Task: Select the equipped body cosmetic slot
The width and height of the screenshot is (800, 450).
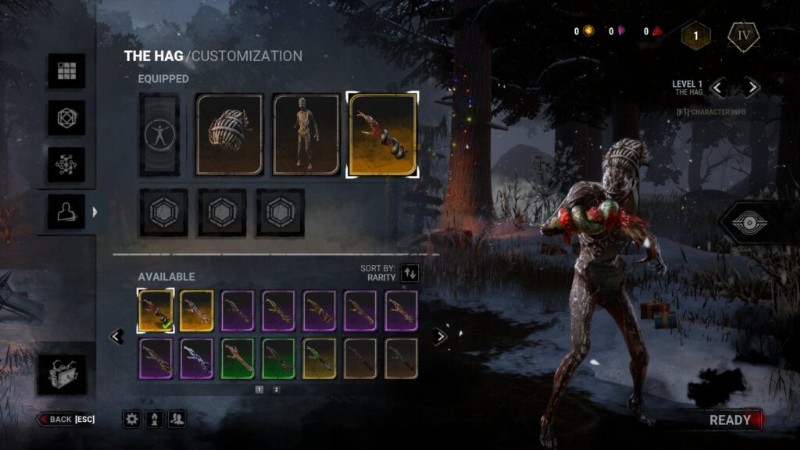Action: click(306, 135)
